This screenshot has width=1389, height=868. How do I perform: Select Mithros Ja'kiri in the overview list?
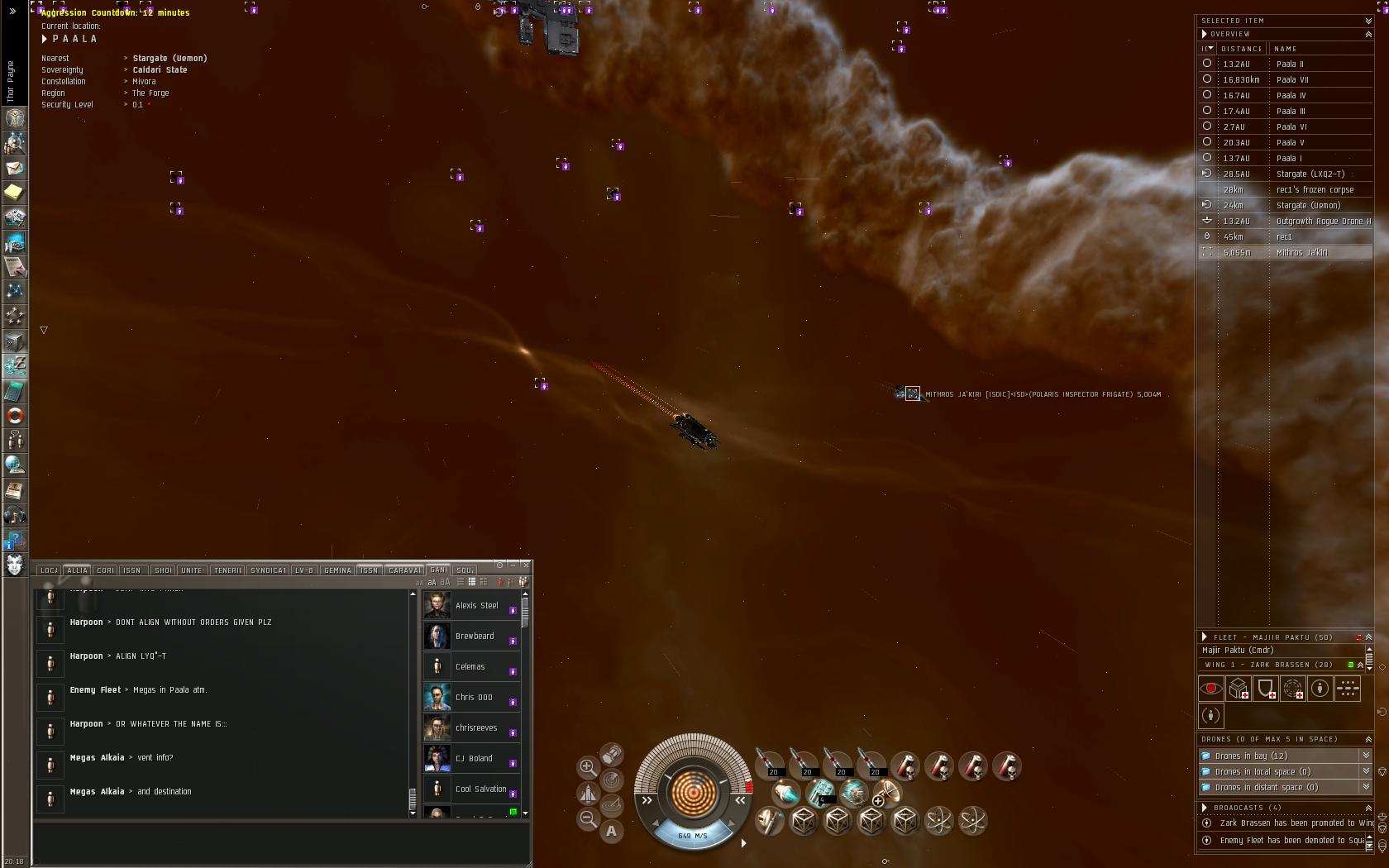[x=1301, y=253]
